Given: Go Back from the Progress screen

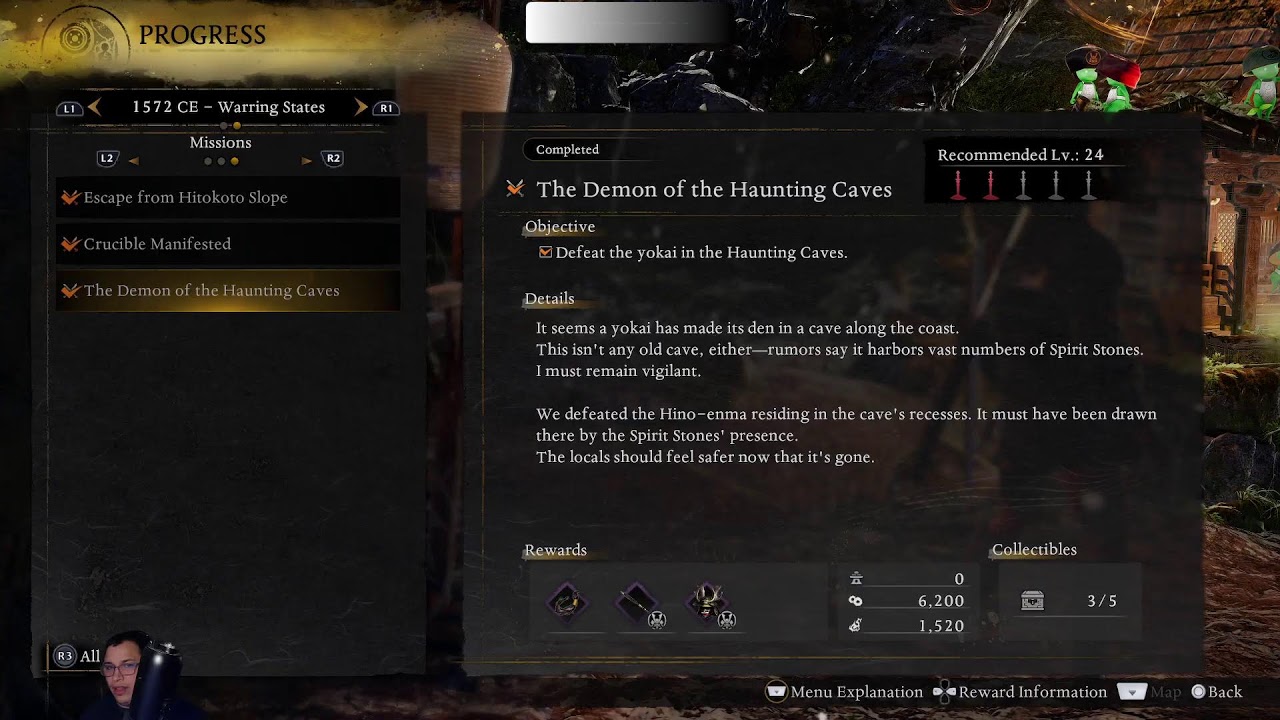Looking at the screenshot, I should click(1216, 692).
